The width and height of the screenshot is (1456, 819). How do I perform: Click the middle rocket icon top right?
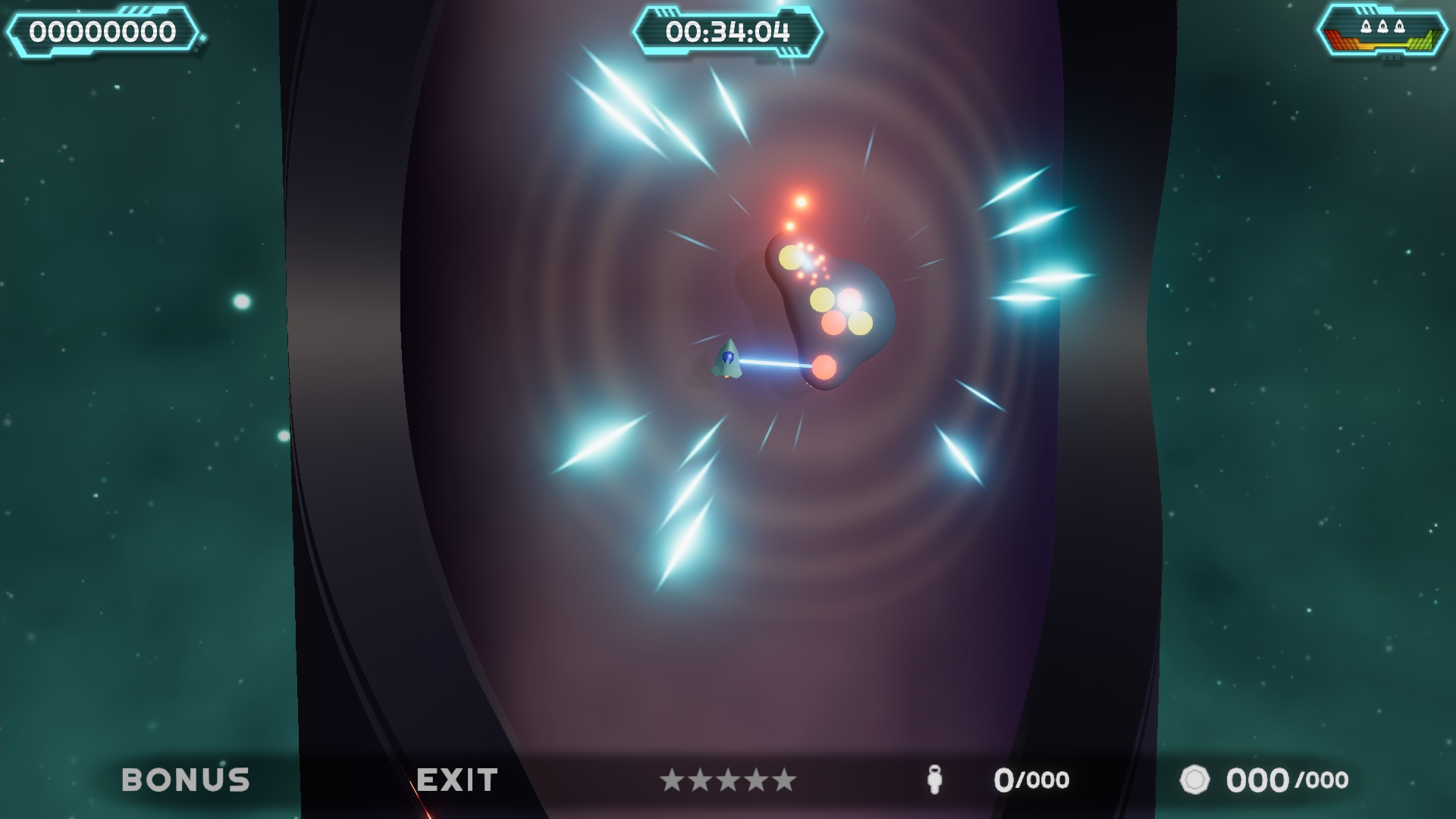(1383, 26)
